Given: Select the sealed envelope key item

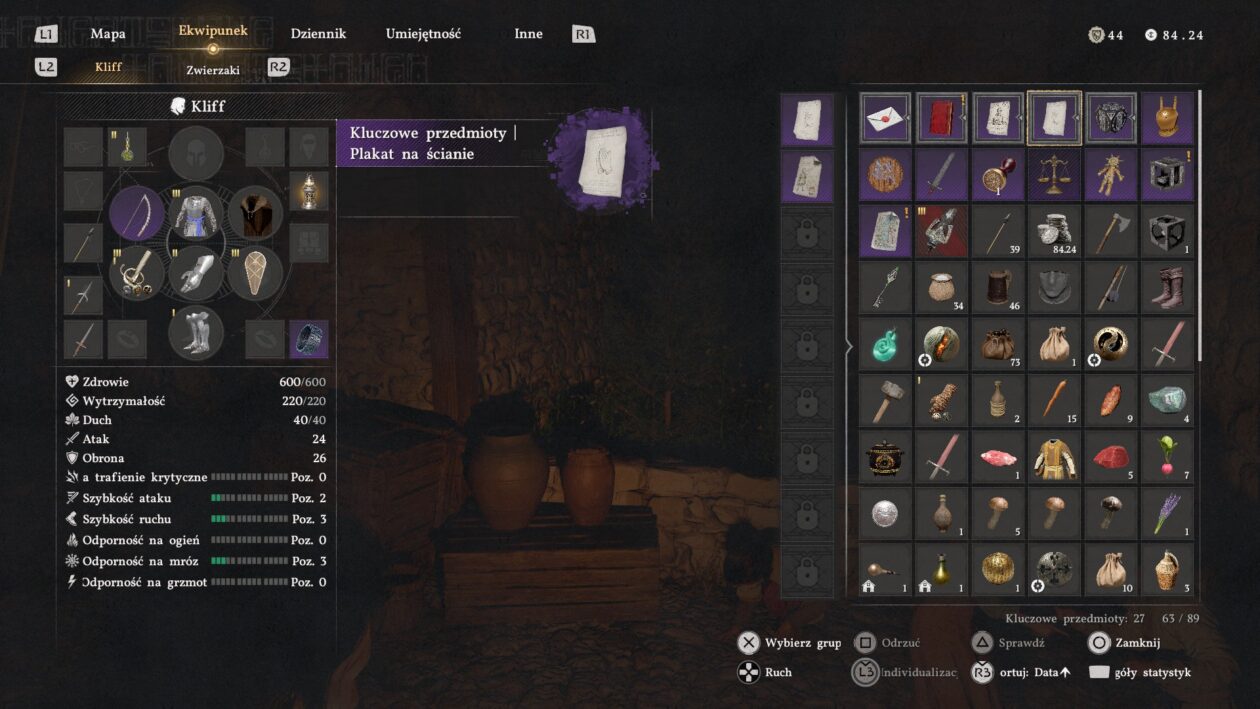Looking at the screenshot, I should pyautogui.click(x=885, y=119).
